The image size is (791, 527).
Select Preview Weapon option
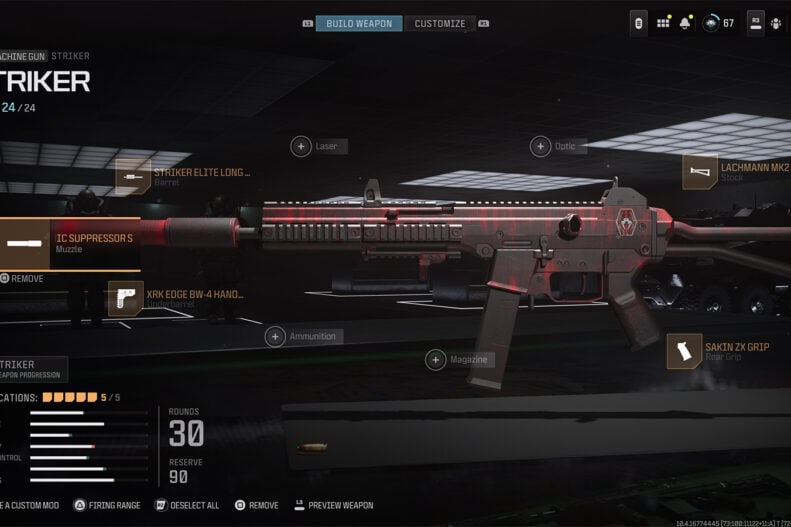[x=332, y=505]
